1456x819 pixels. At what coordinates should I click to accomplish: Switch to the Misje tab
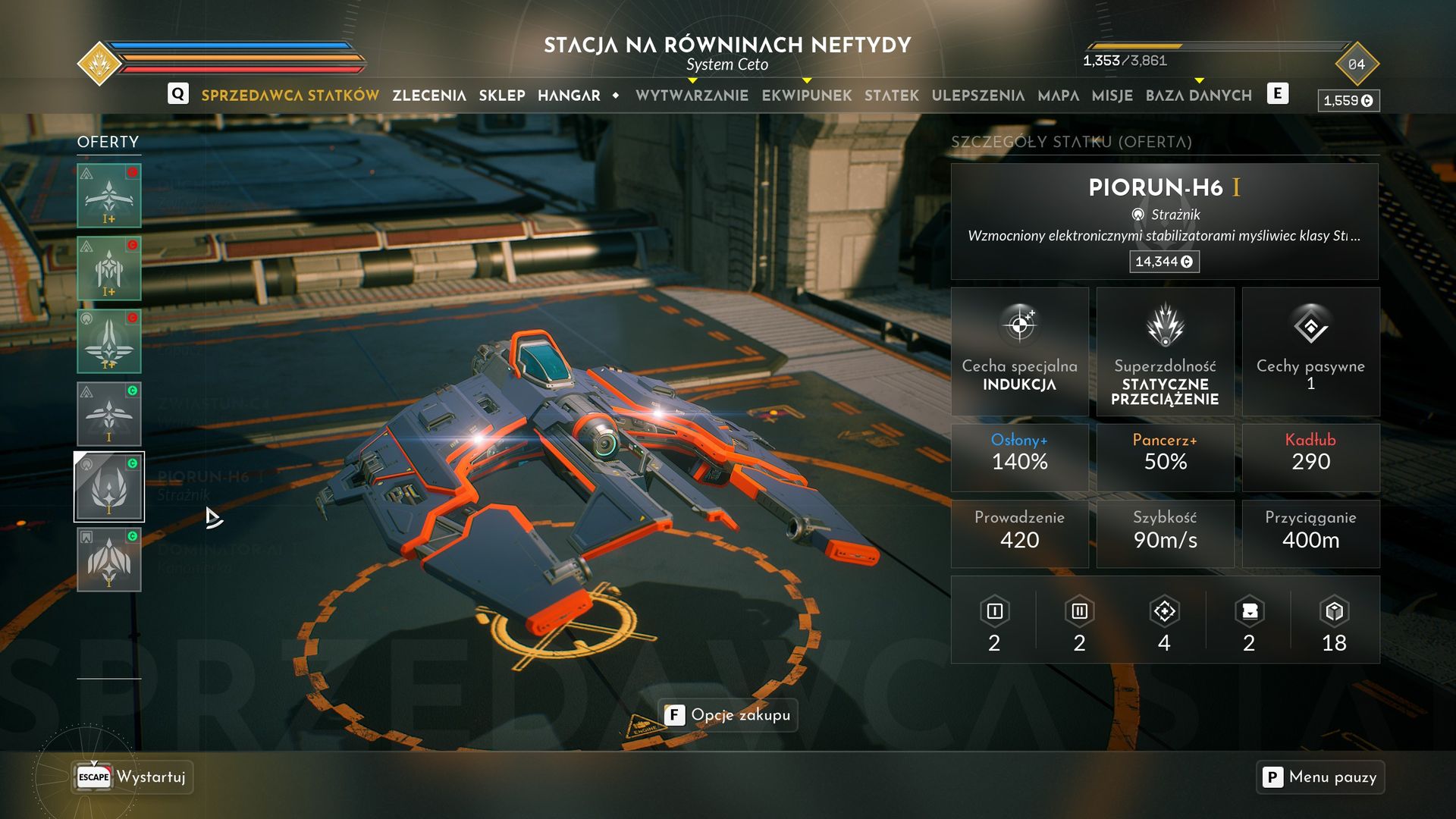1112,96
